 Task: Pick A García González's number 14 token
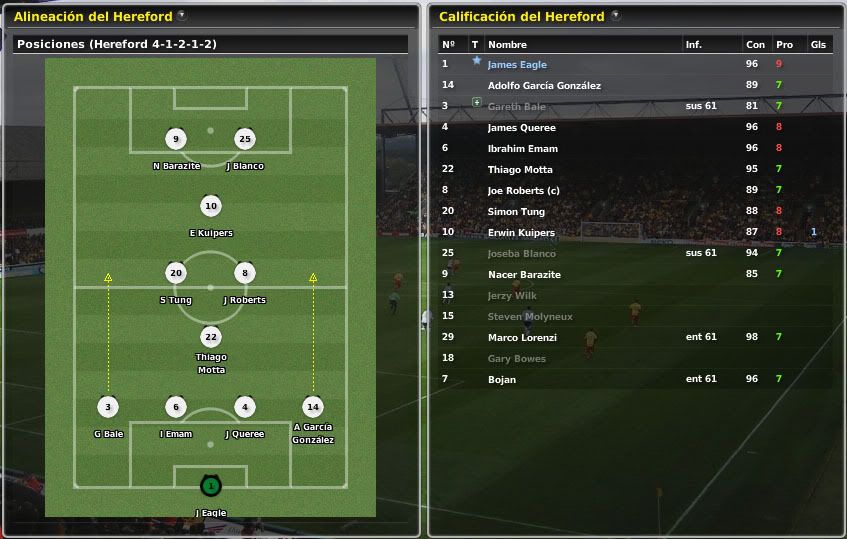point(313,407)
